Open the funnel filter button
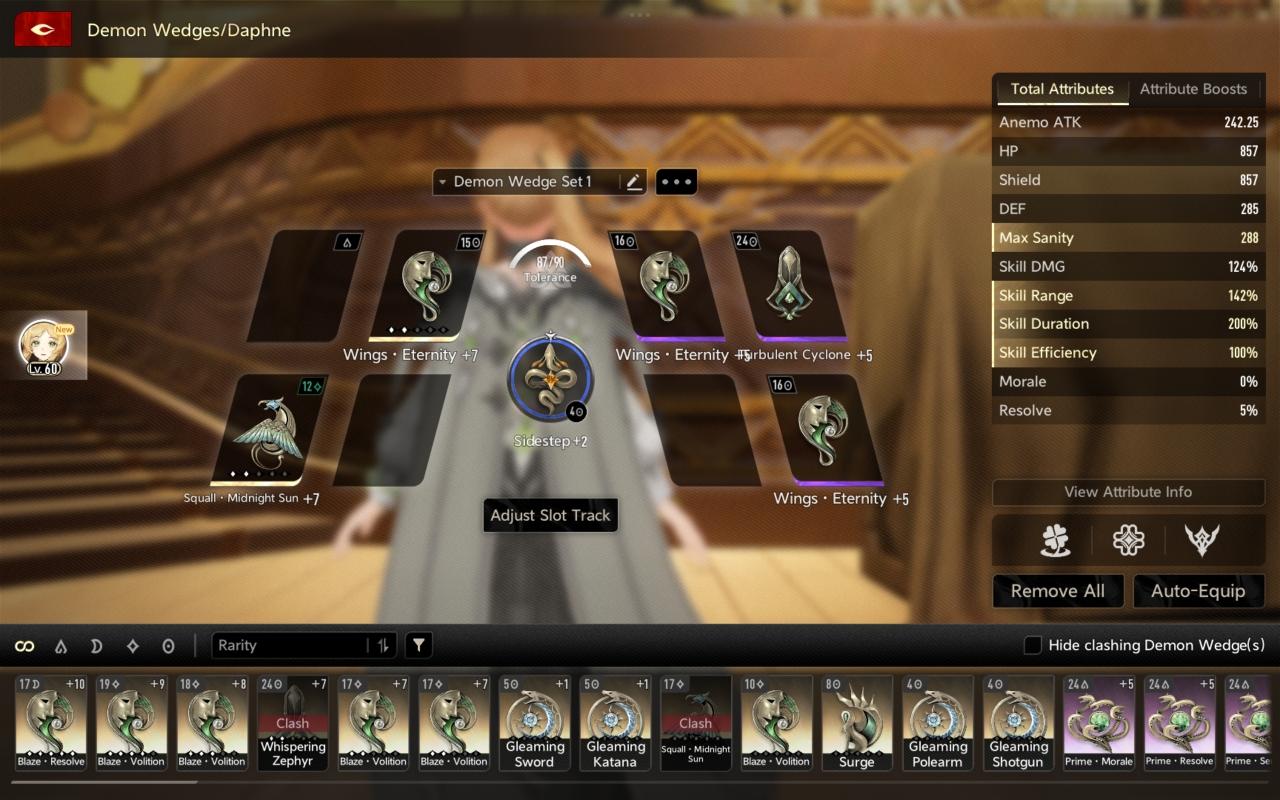The width and height of the screenshot is (1280, 800). click(419, 646)
